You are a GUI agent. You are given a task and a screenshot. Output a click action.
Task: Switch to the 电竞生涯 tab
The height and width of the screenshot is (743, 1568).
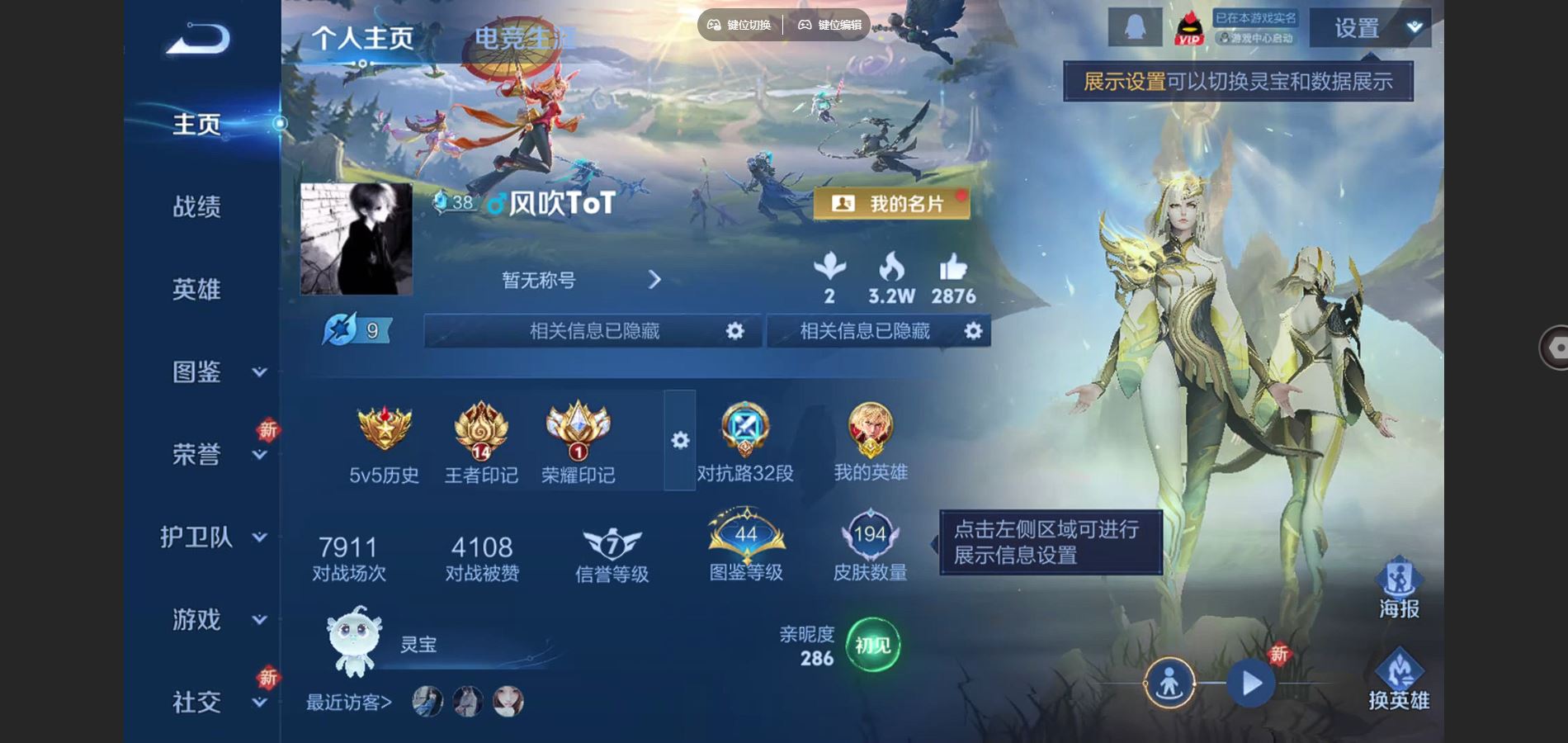pyautogui.click(x=522, y=37)
